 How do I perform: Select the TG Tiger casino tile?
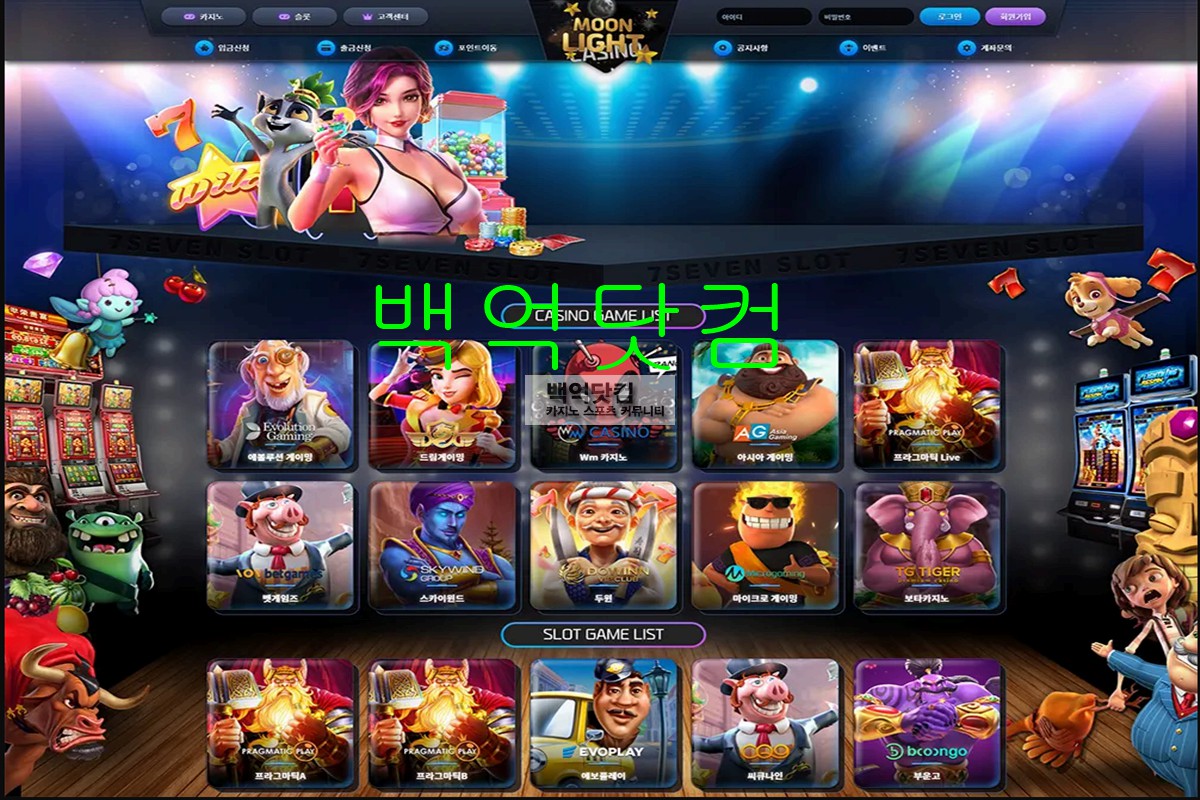point(927,546)
